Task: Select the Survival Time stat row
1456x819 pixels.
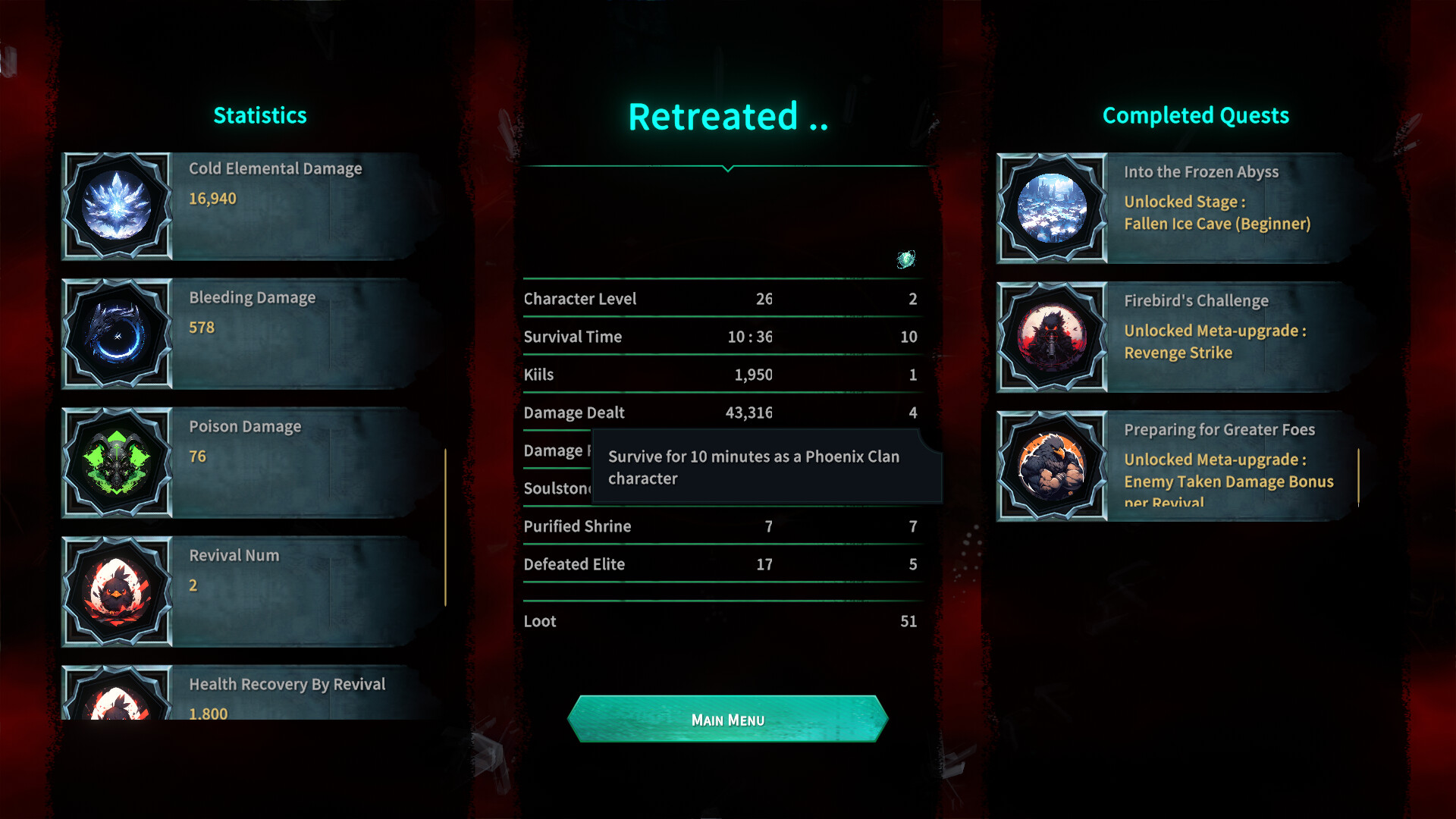Action: [720, 337]
